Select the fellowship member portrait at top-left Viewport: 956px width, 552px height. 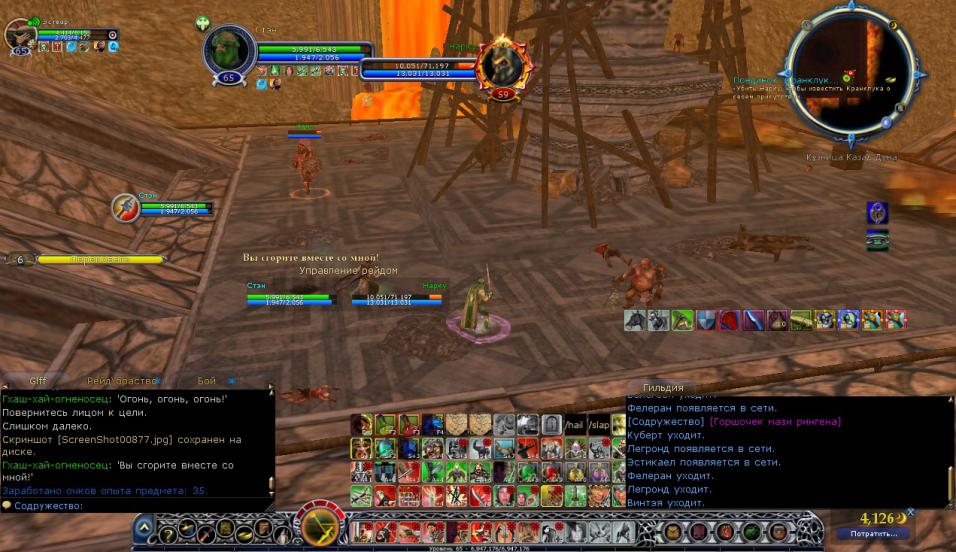(20, 34)
